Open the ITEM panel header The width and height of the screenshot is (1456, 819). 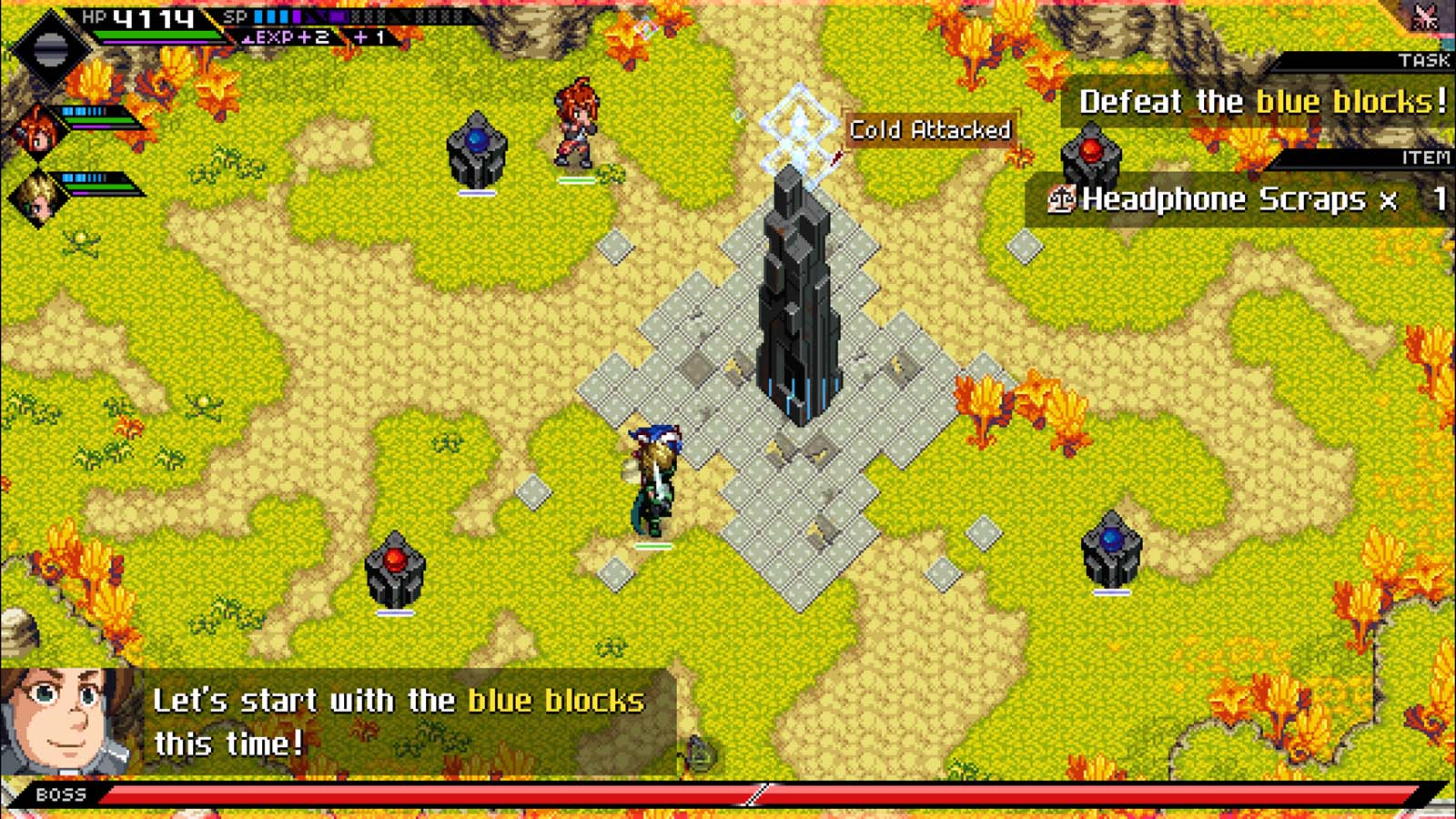tap(1425, 157)
